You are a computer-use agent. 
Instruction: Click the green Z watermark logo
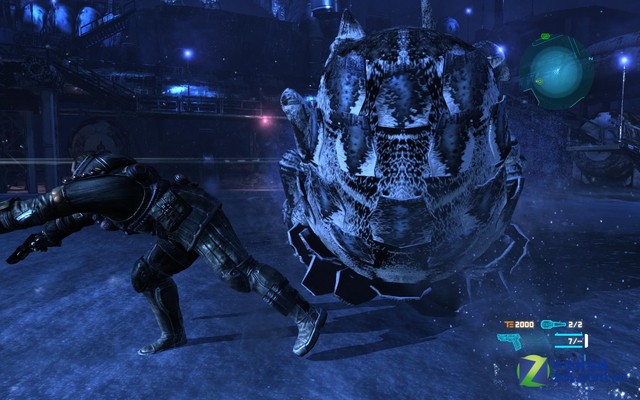534,370
